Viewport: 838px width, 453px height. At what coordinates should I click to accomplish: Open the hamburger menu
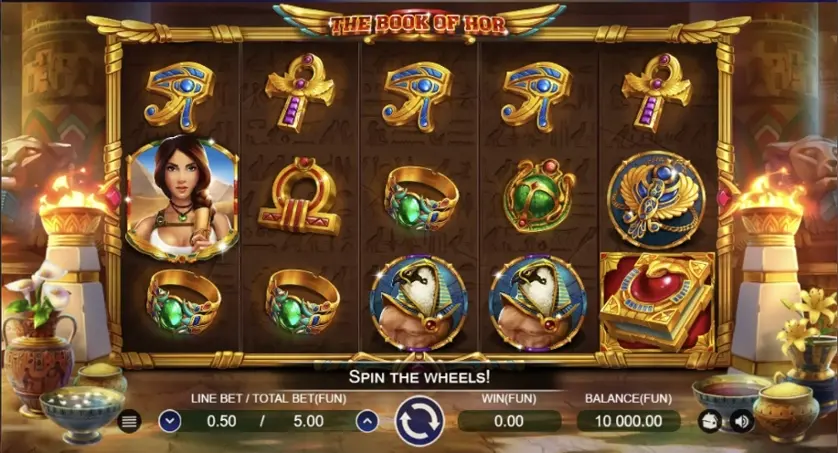point(129,421)
